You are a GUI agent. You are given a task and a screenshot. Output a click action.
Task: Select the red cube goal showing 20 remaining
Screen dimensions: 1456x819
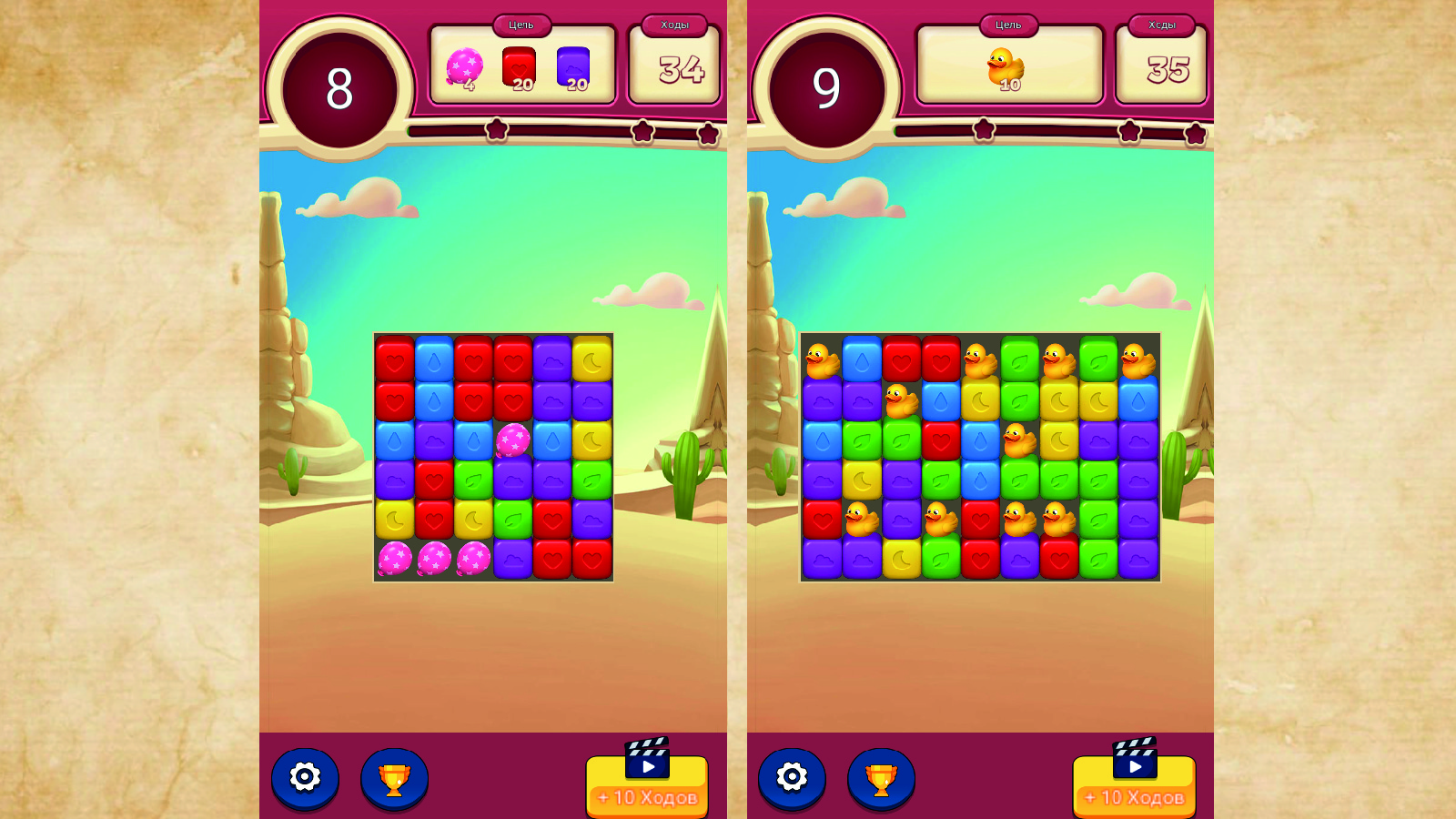click(516, 66)
